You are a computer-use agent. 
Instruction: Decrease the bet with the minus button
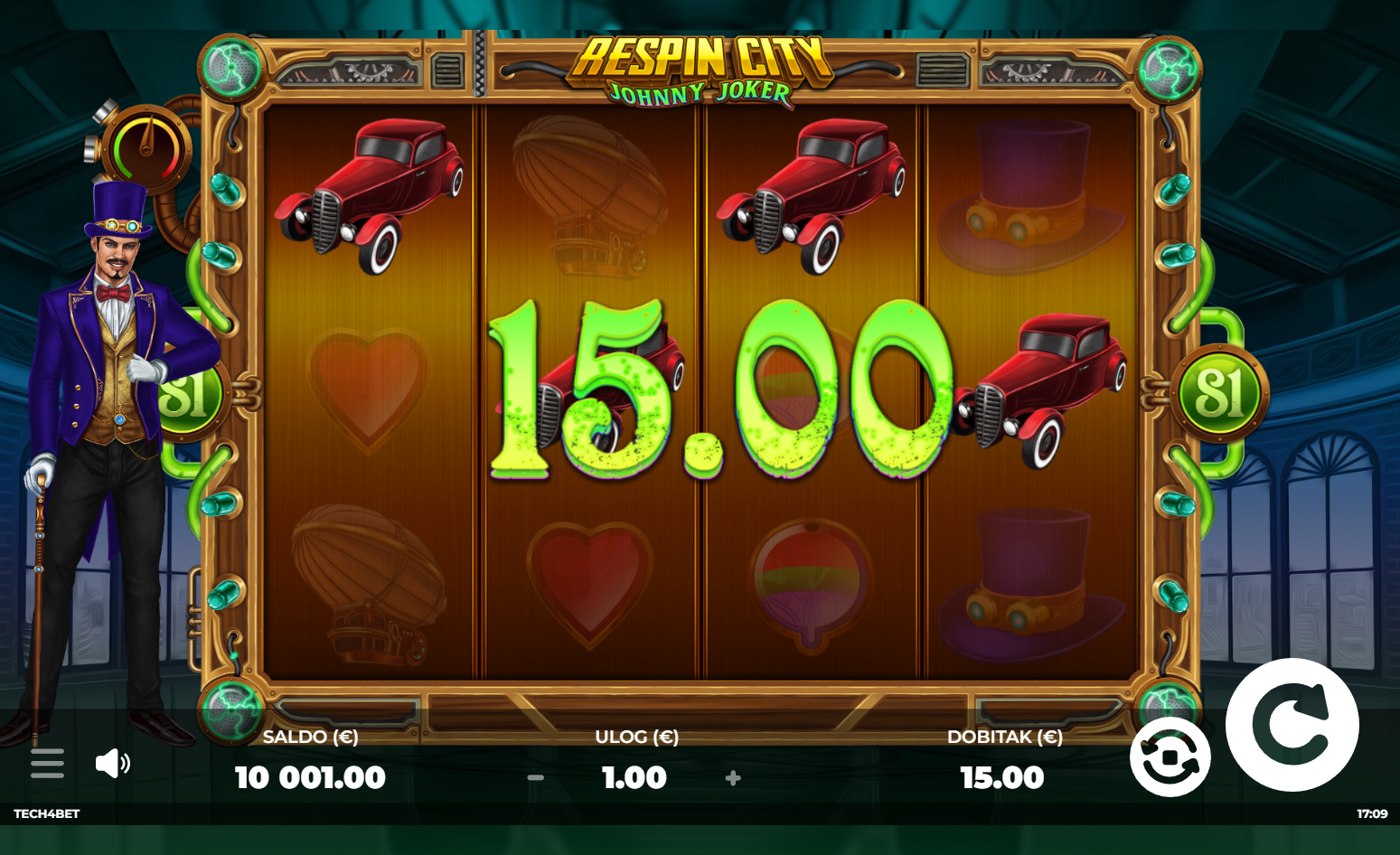[536, 777]
